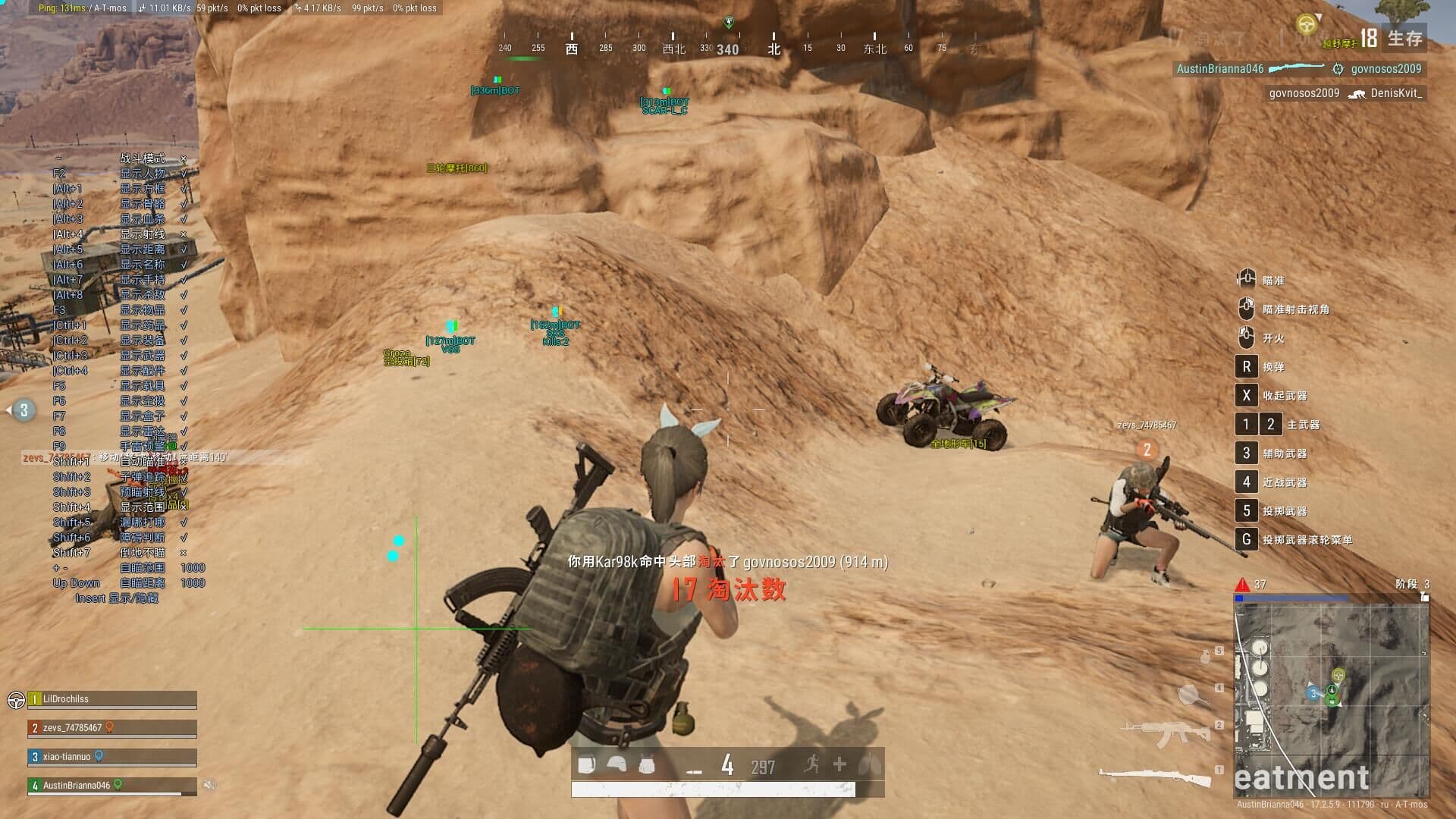The height and width of the screenshot is (819, 1456).
Task: Click the red warning triangle above the minimap
Action: pos(1241,584)
